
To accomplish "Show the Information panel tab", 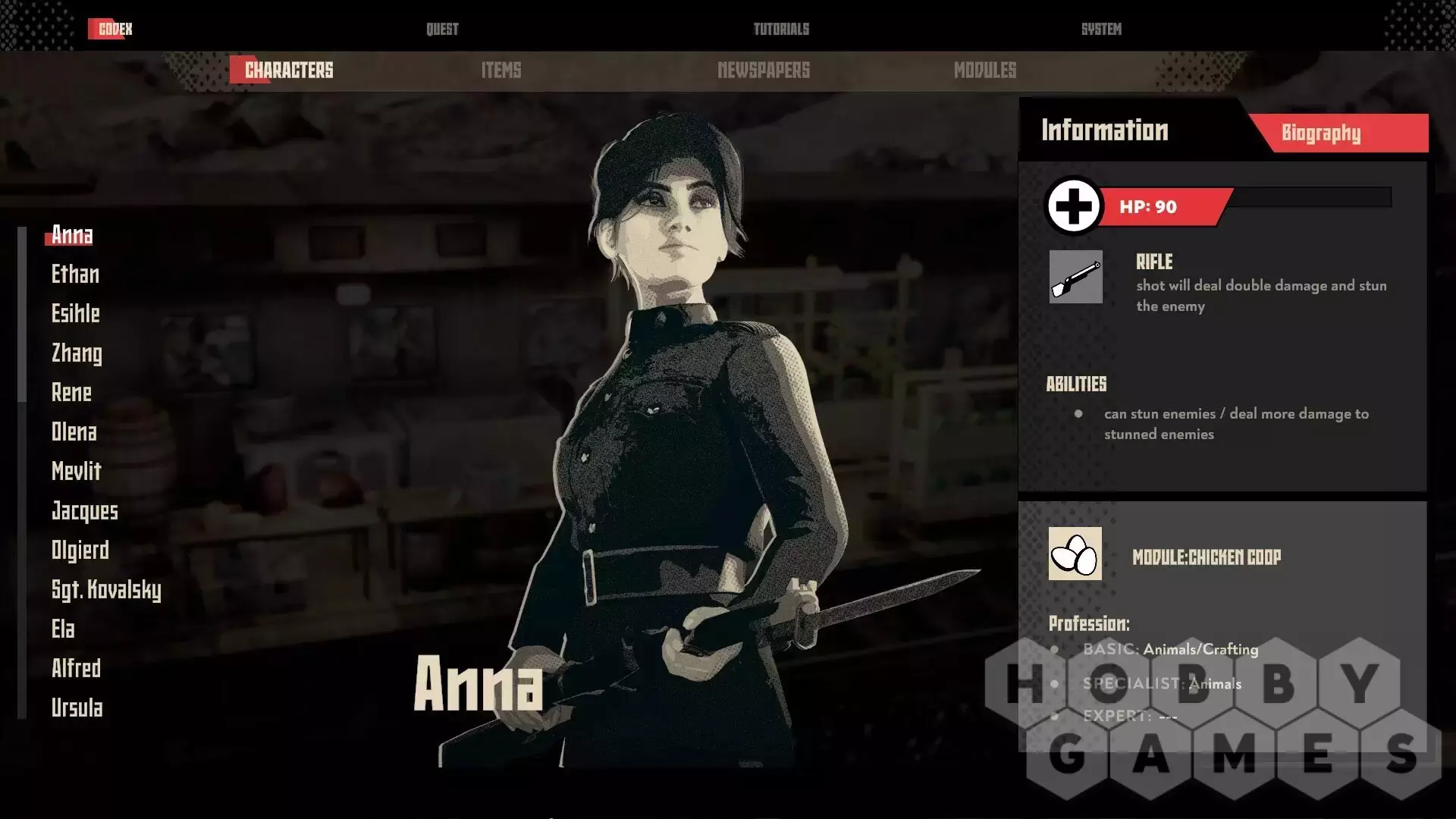I will 1104,130.
